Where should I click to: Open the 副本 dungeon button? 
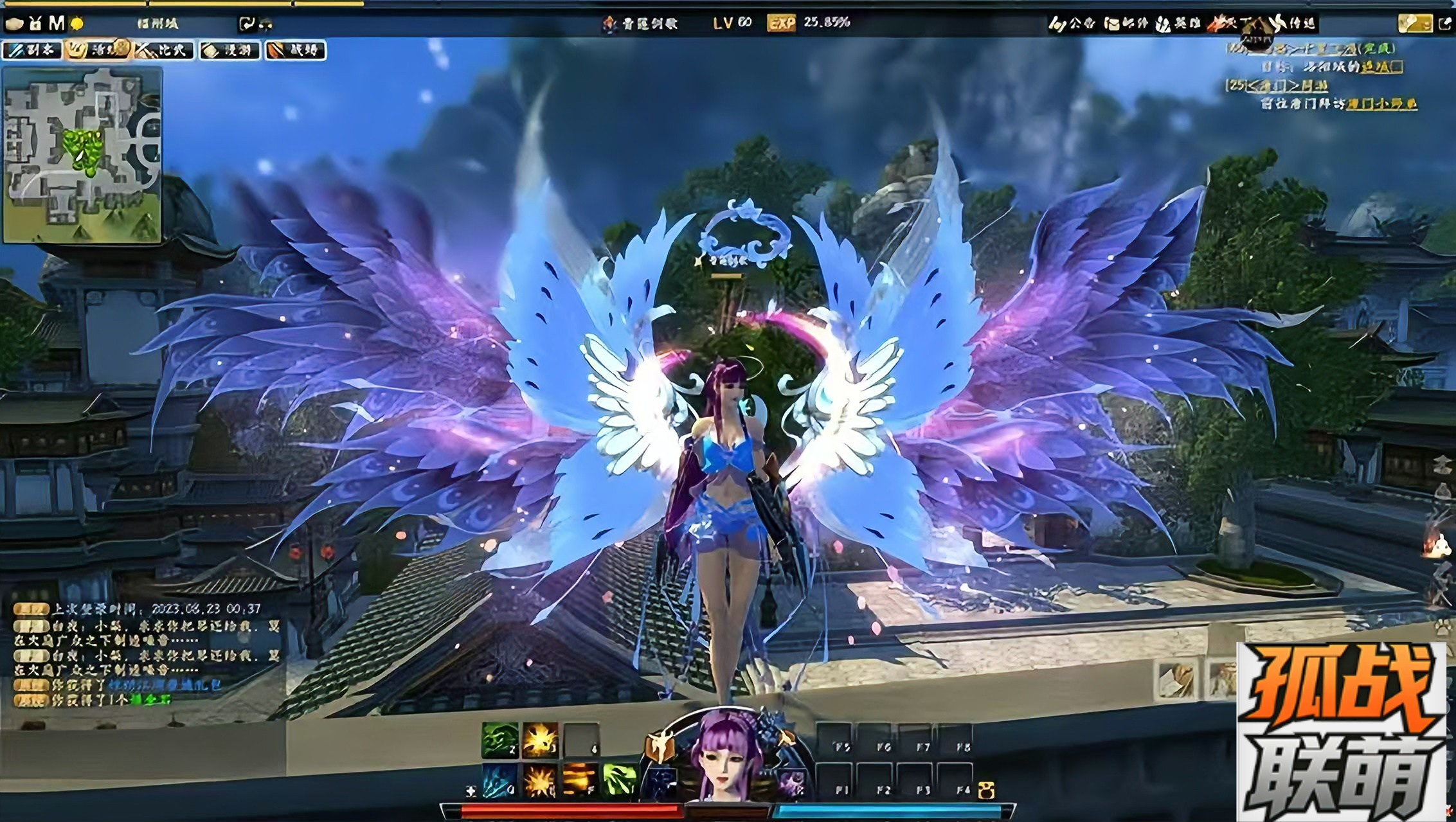tap(33, 50)
